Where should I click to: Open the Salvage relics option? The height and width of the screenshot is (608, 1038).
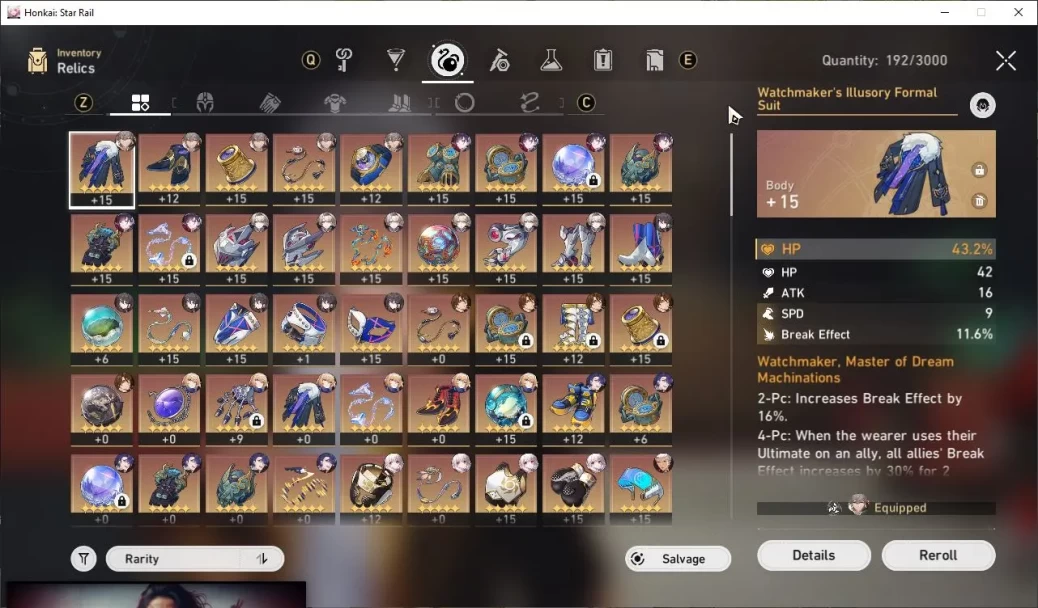click(678, 559)
